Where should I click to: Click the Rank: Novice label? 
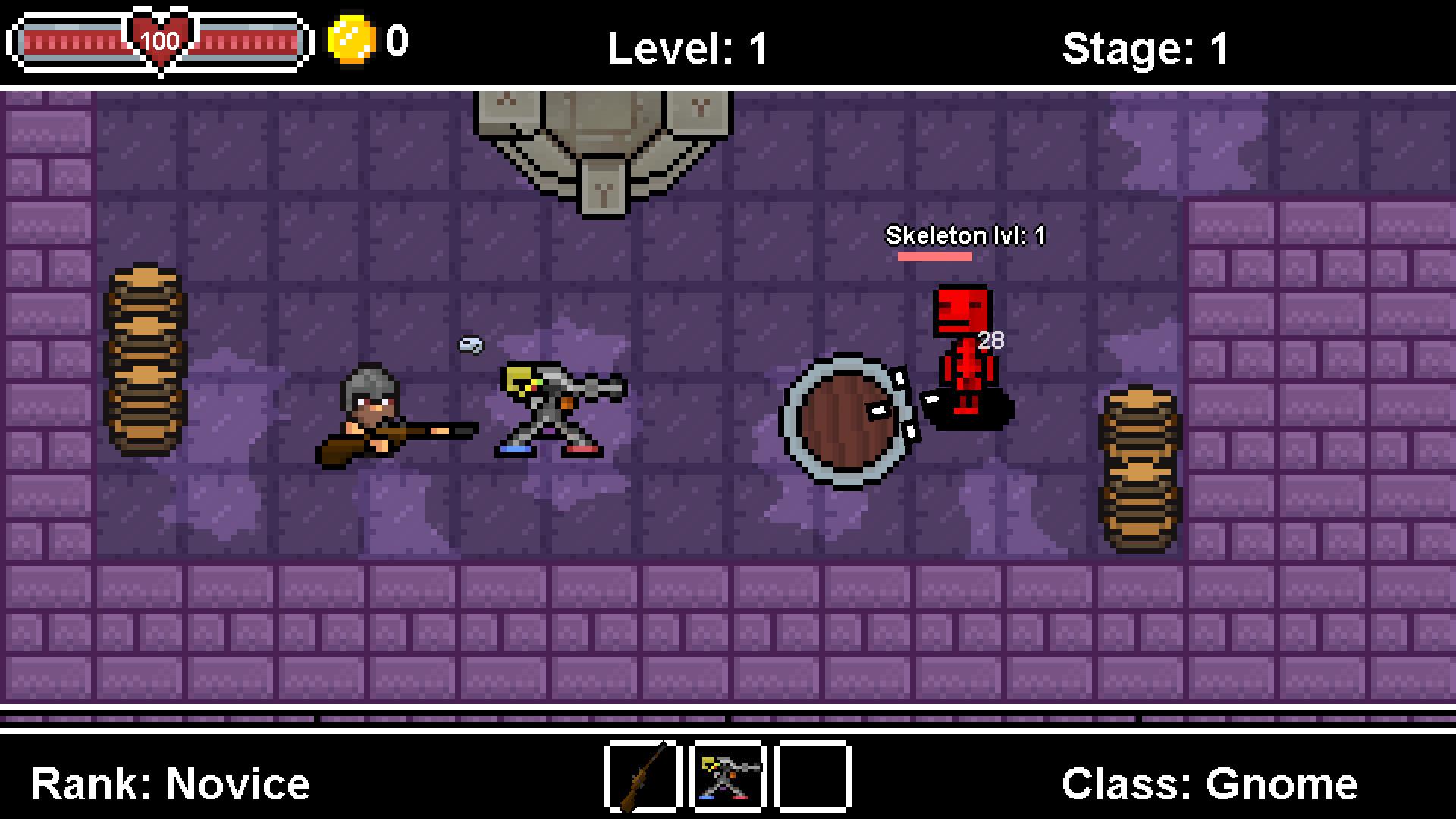[171, 783]
